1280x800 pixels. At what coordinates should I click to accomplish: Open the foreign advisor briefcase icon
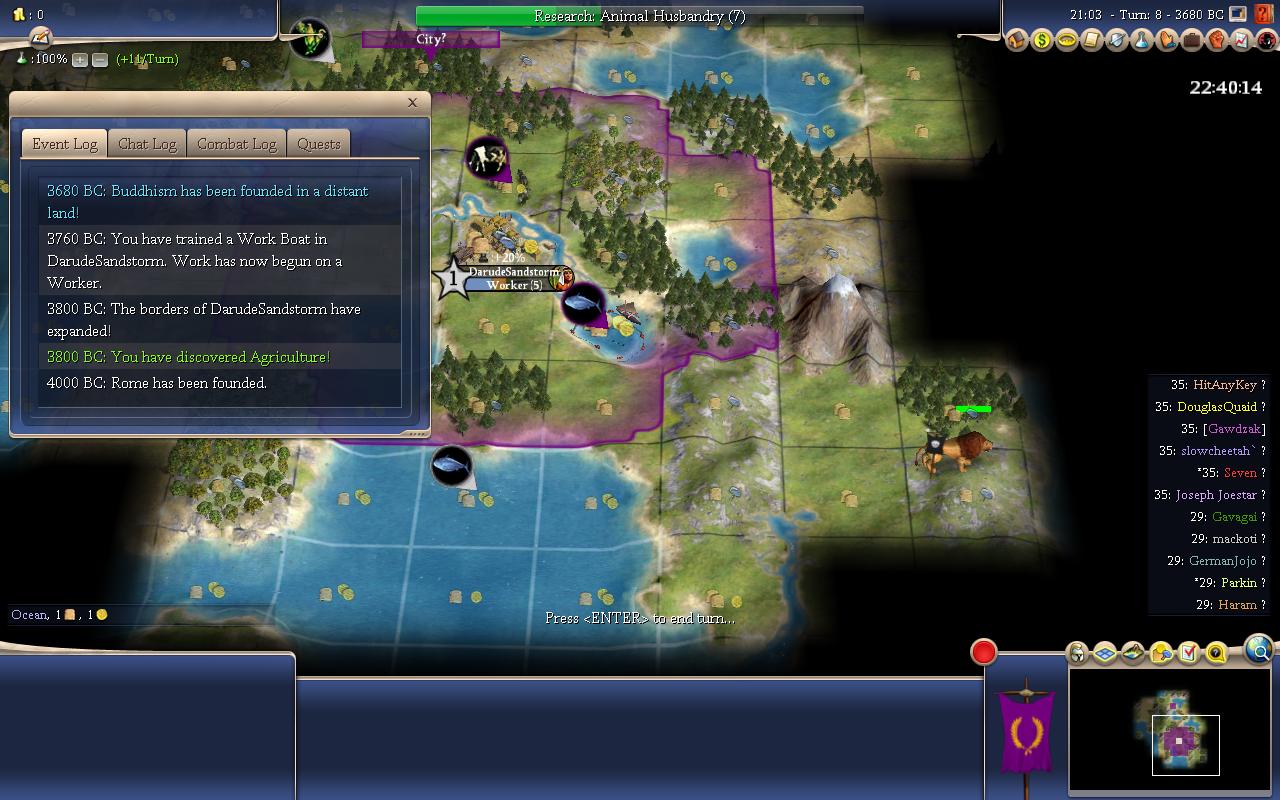pyautogui.click(x=1191, y=41)
